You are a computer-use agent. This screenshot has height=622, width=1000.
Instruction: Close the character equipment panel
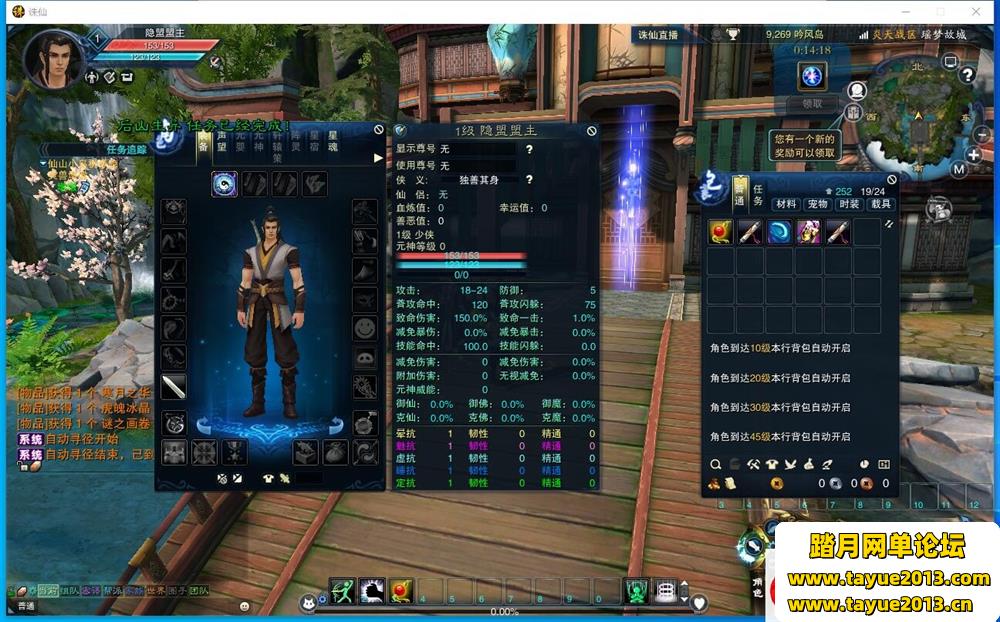(x=379, y=130)
